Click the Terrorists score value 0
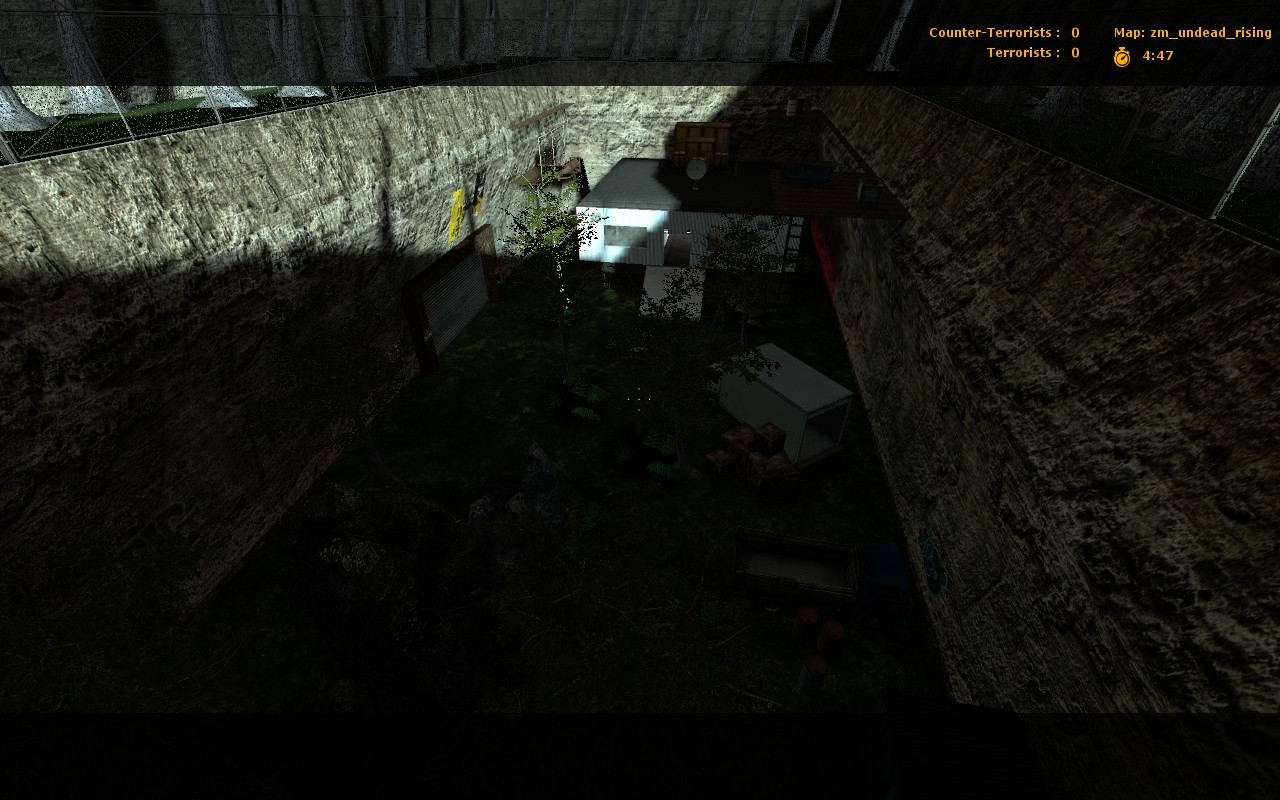Screen dimensions: 1280x800 click(1073, 52)
